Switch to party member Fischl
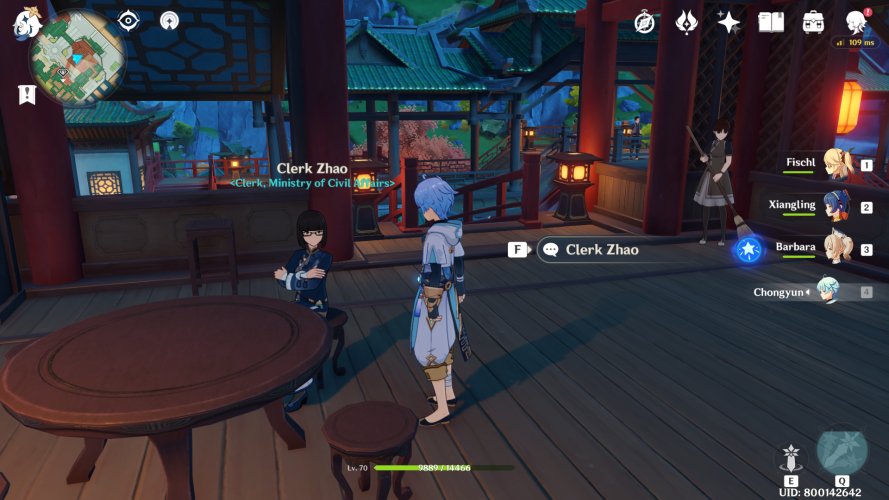889x500 pixels. click(x=838, y=164)
